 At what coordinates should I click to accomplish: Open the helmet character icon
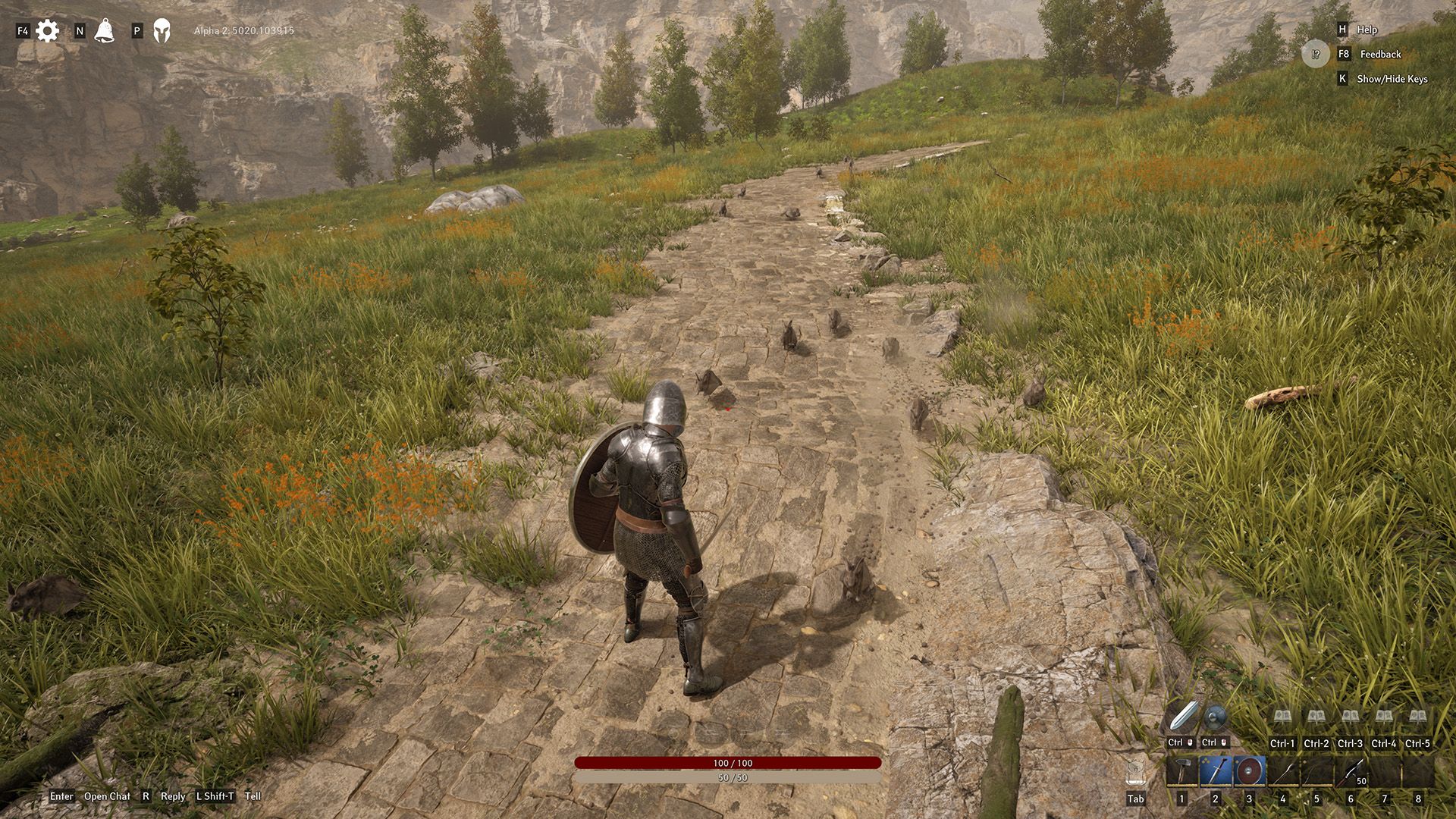tap(162, 31)
